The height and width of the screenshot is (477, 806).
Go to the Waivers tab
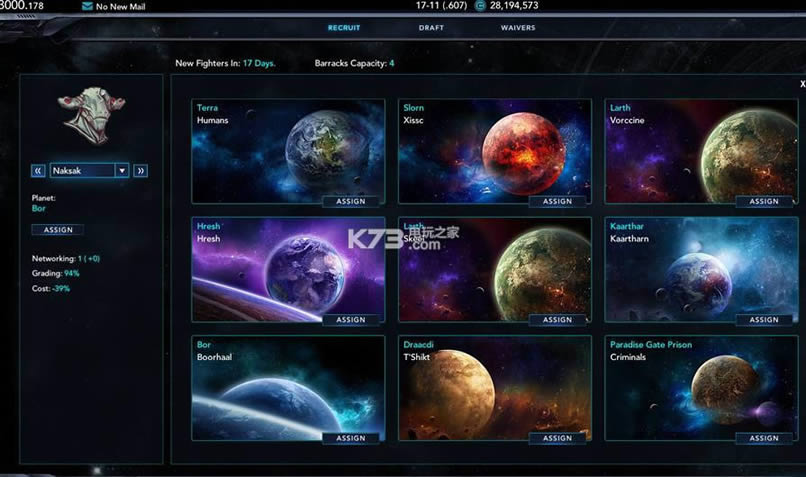point(518,28)
